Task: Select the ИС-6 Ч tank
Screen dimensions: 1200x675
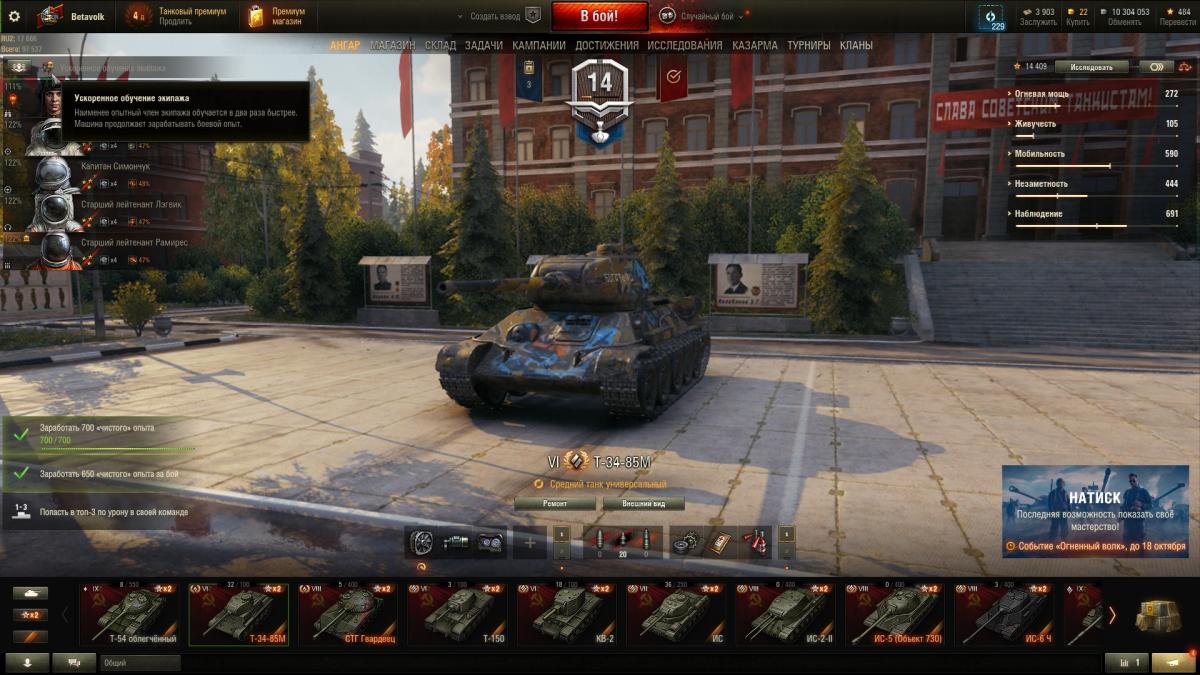Action: point(1003,614)
